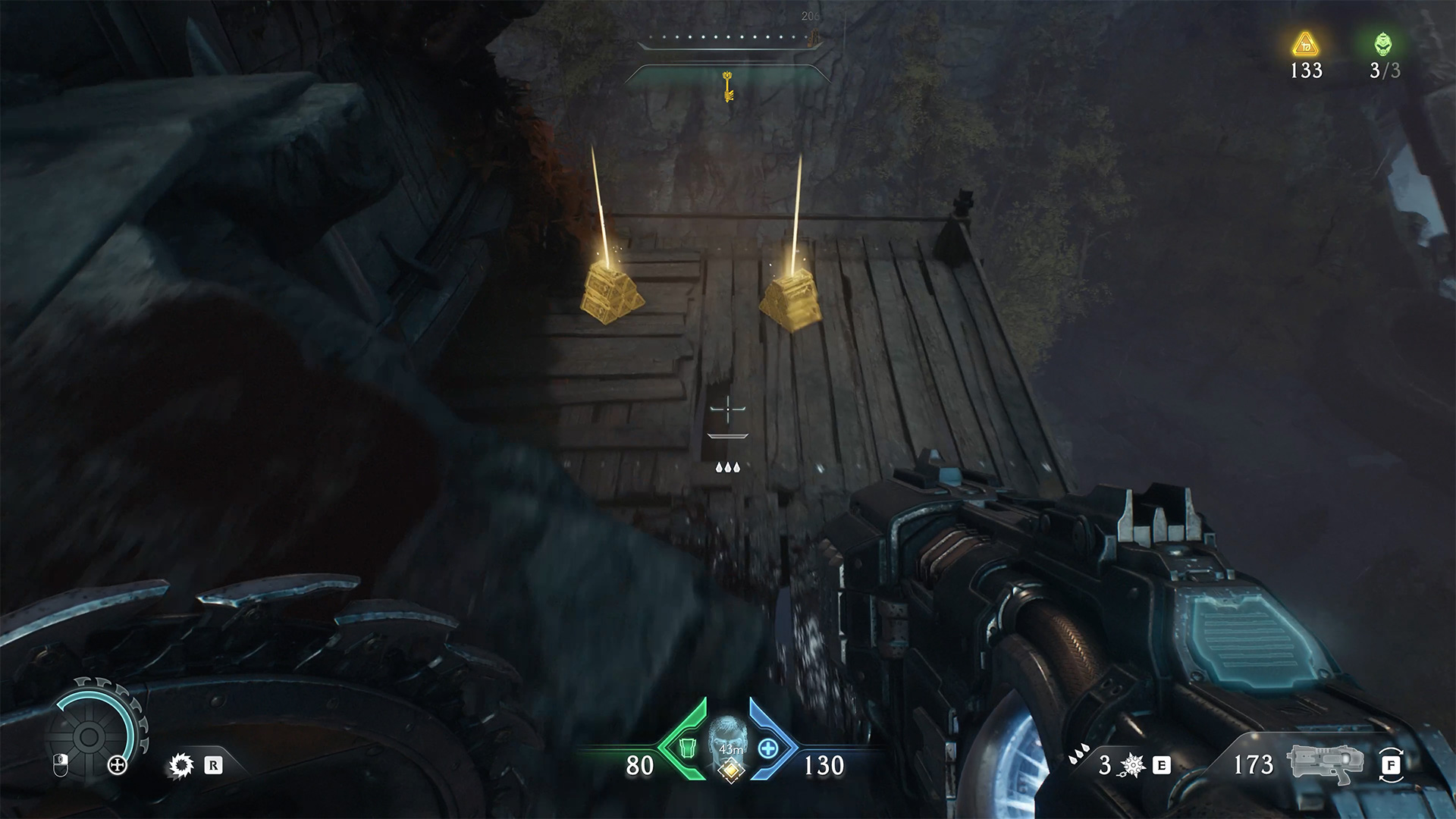The width and height of the screenshot is (1456, 819).
Task: Click the gold currency triangle icon
Action: tap(1305, 45)
